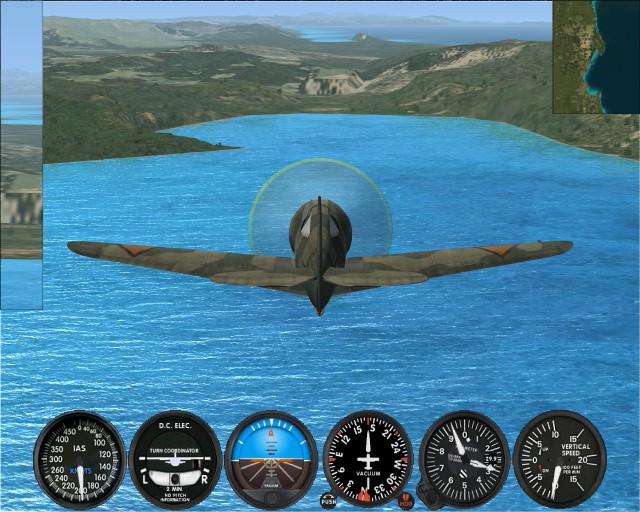Viewport: 640px width, 512px height.
Task: Select the turn coordinator instrument
Action: coord(175,461)
